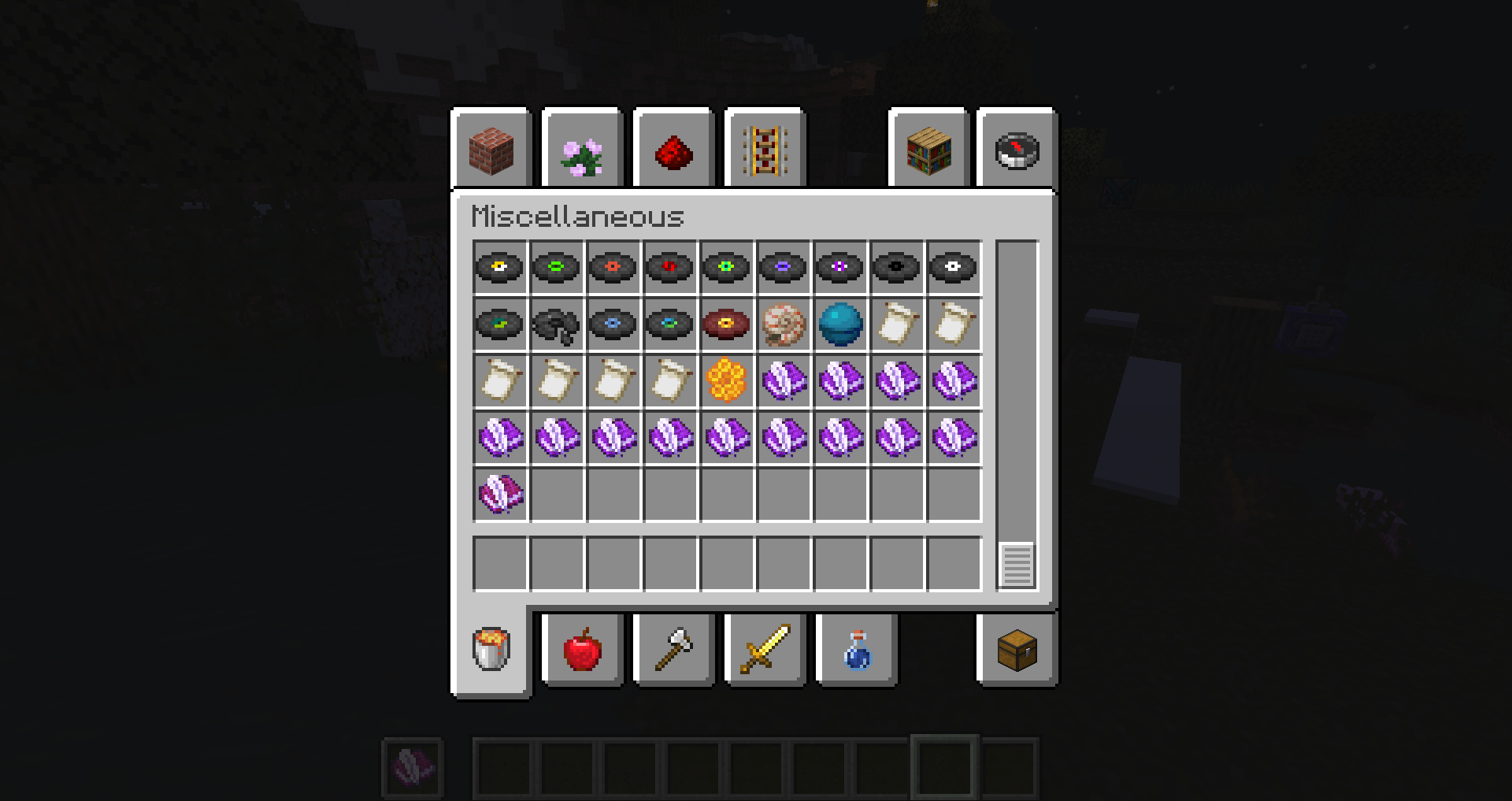Image resolution: width=1512 pixels, height=801 pixels.
Task: Switch to the Natural Blocks flower tab
Action: 581,150
